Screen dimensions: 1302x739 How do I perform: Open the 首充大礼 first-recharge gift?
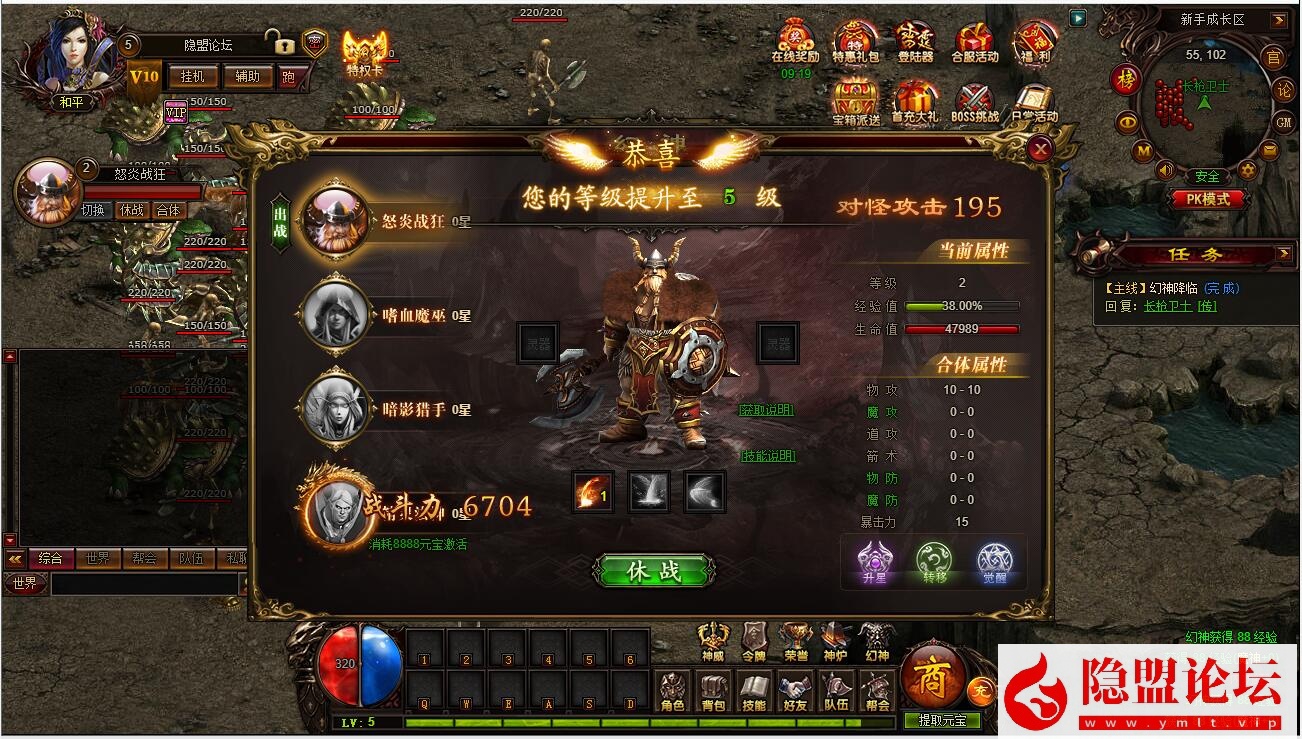click(917, 99)
